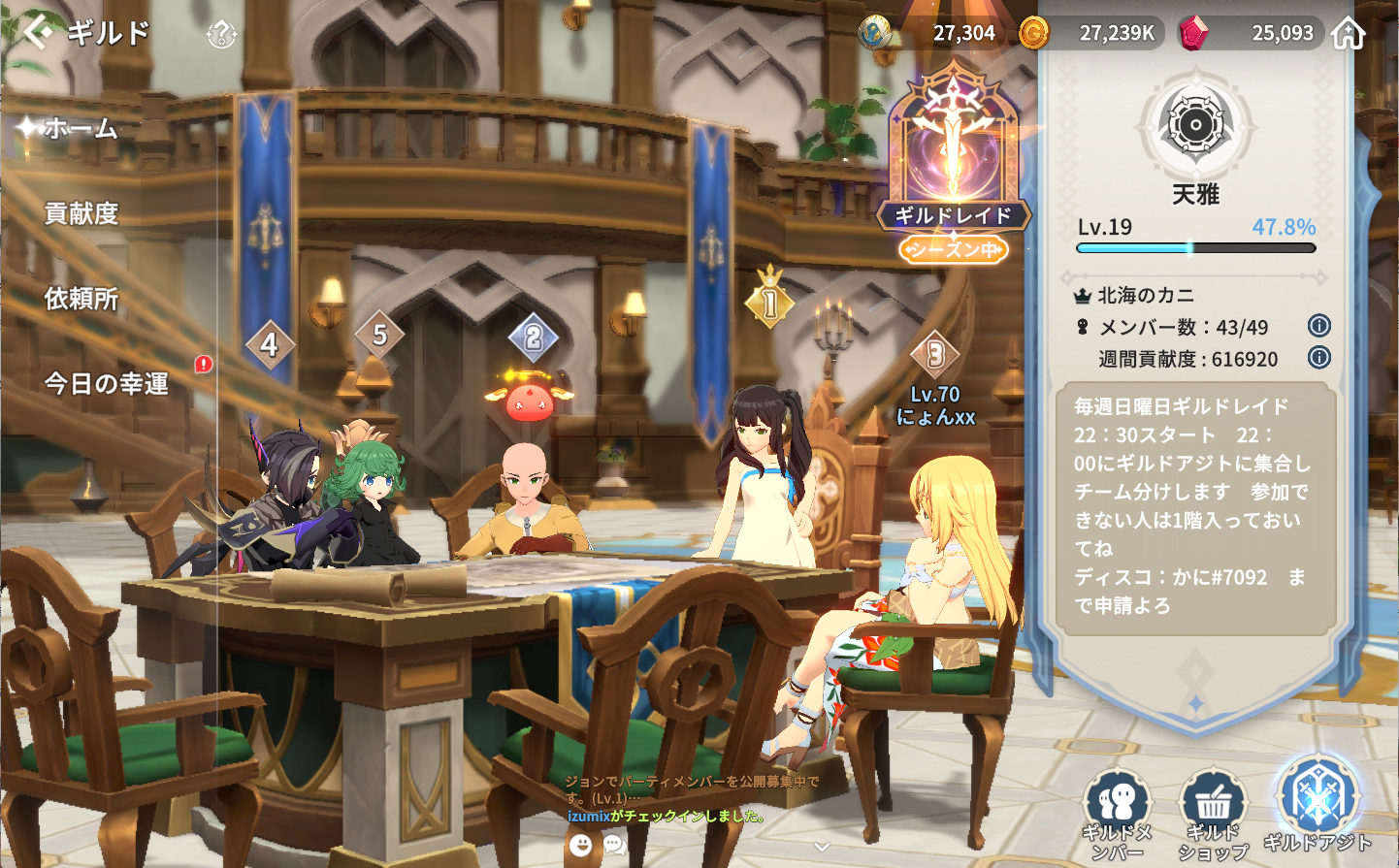This screenshot has width=1399, height=868.
Task: Open the ギルドショップ
Action: point(1213,815)
